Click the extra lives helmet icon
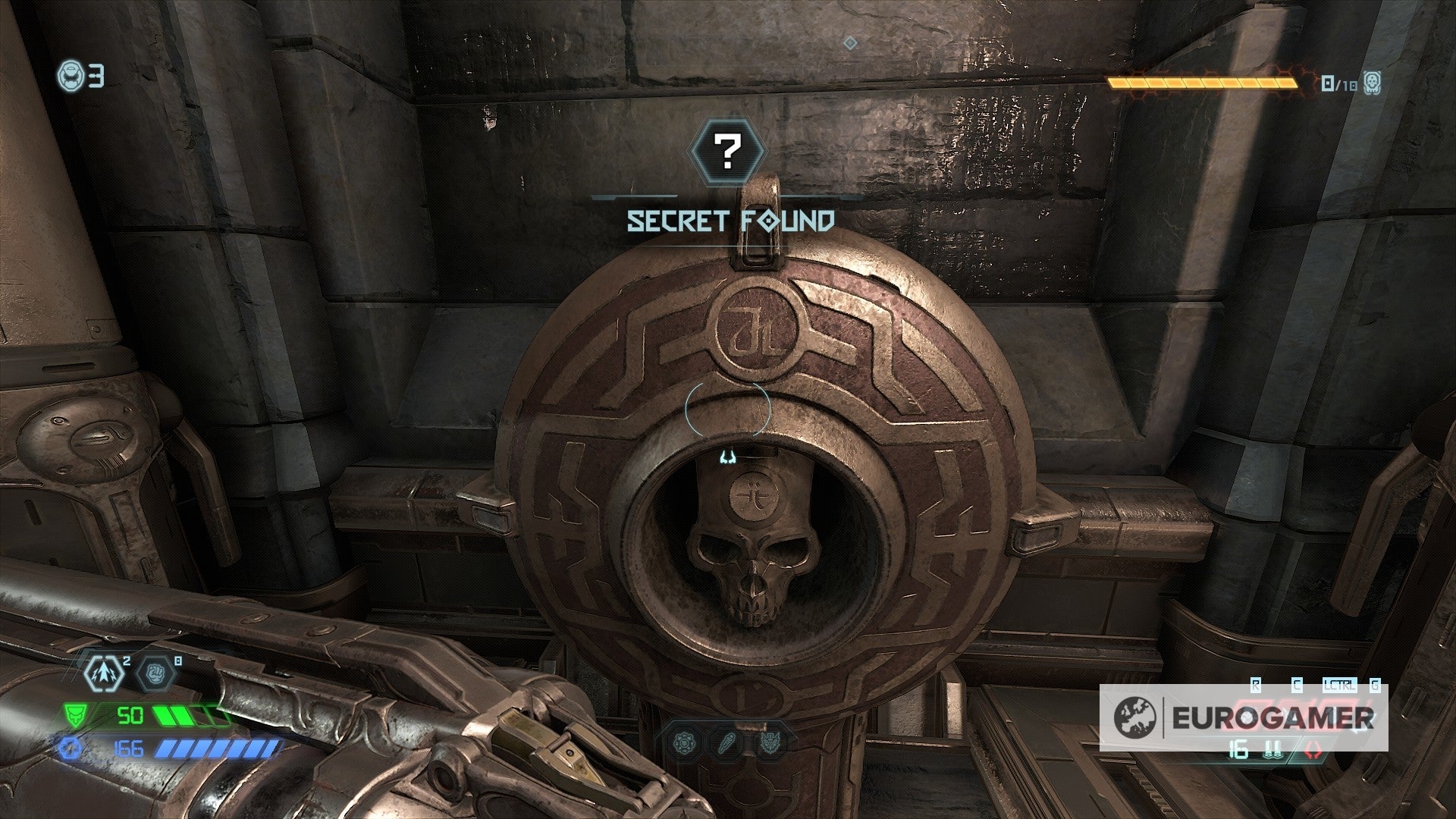1456x819 pixels. [70, 76]
